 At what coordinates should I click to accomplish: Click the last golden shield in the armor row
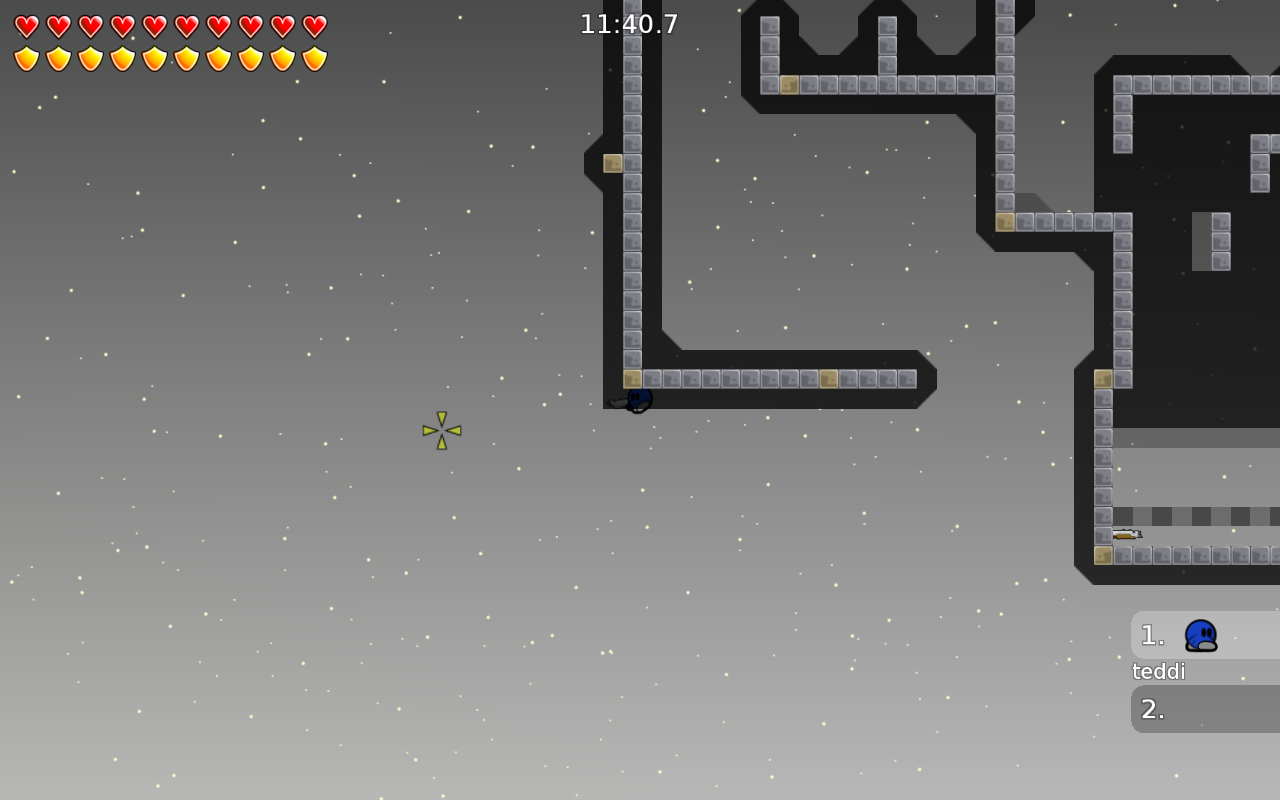(314, 56)
